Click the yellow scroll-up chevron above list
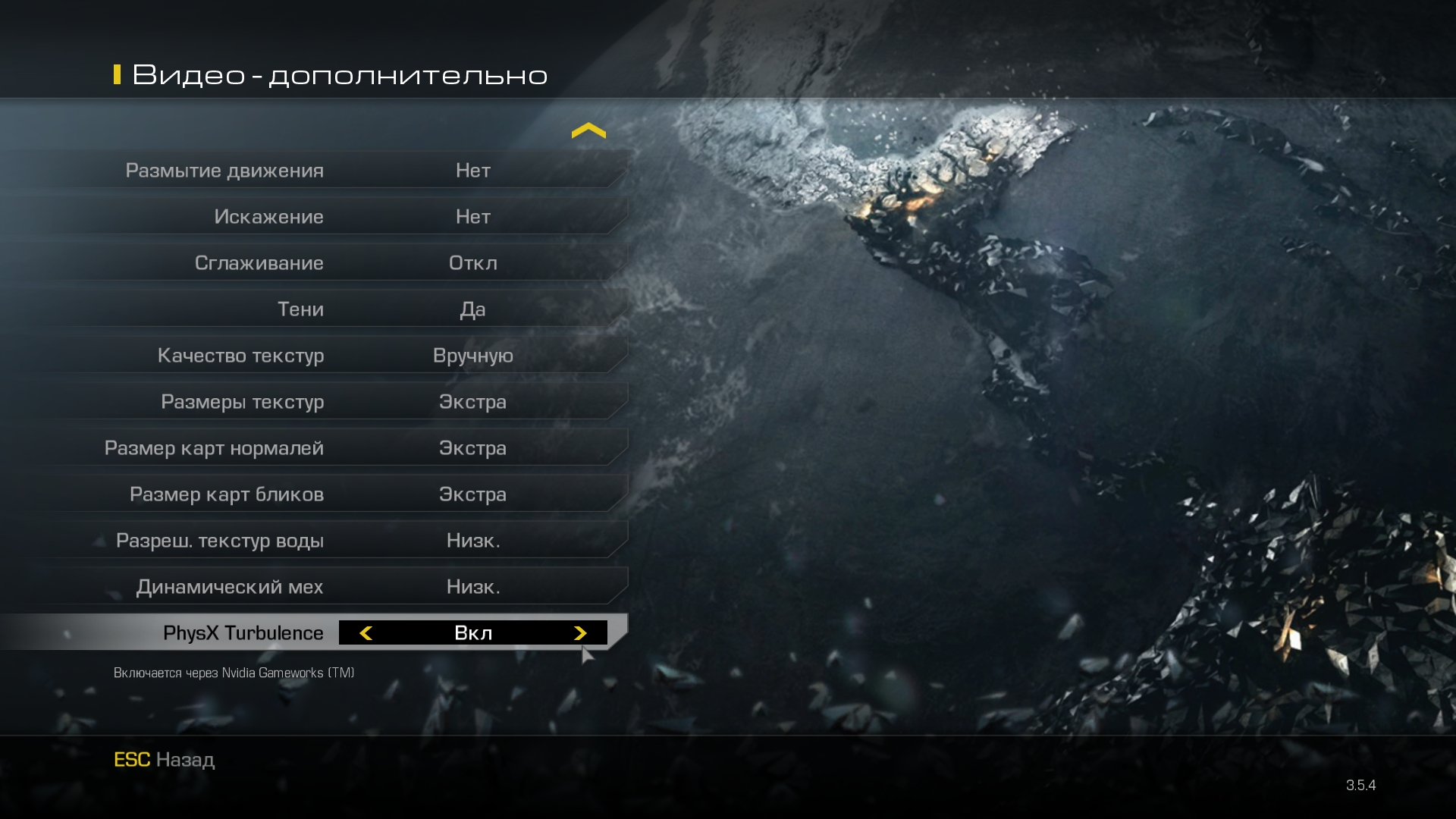 tap(588, 131)
